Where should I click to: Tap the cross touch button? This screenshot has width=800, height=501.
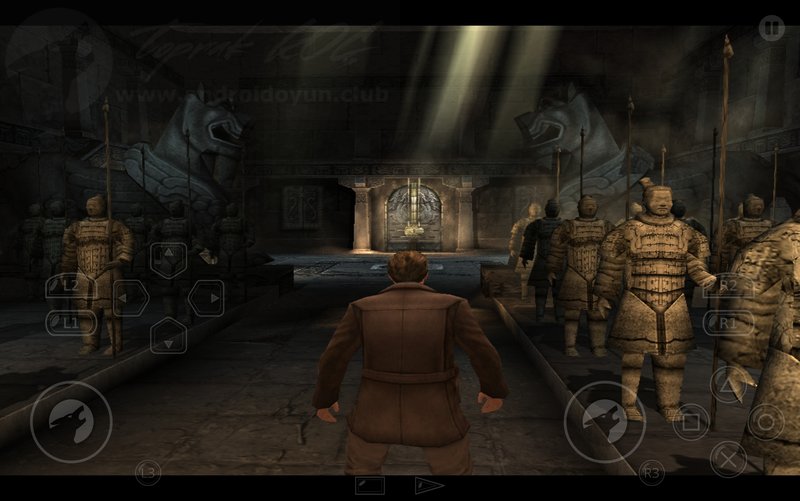click(x=728, y=459)
